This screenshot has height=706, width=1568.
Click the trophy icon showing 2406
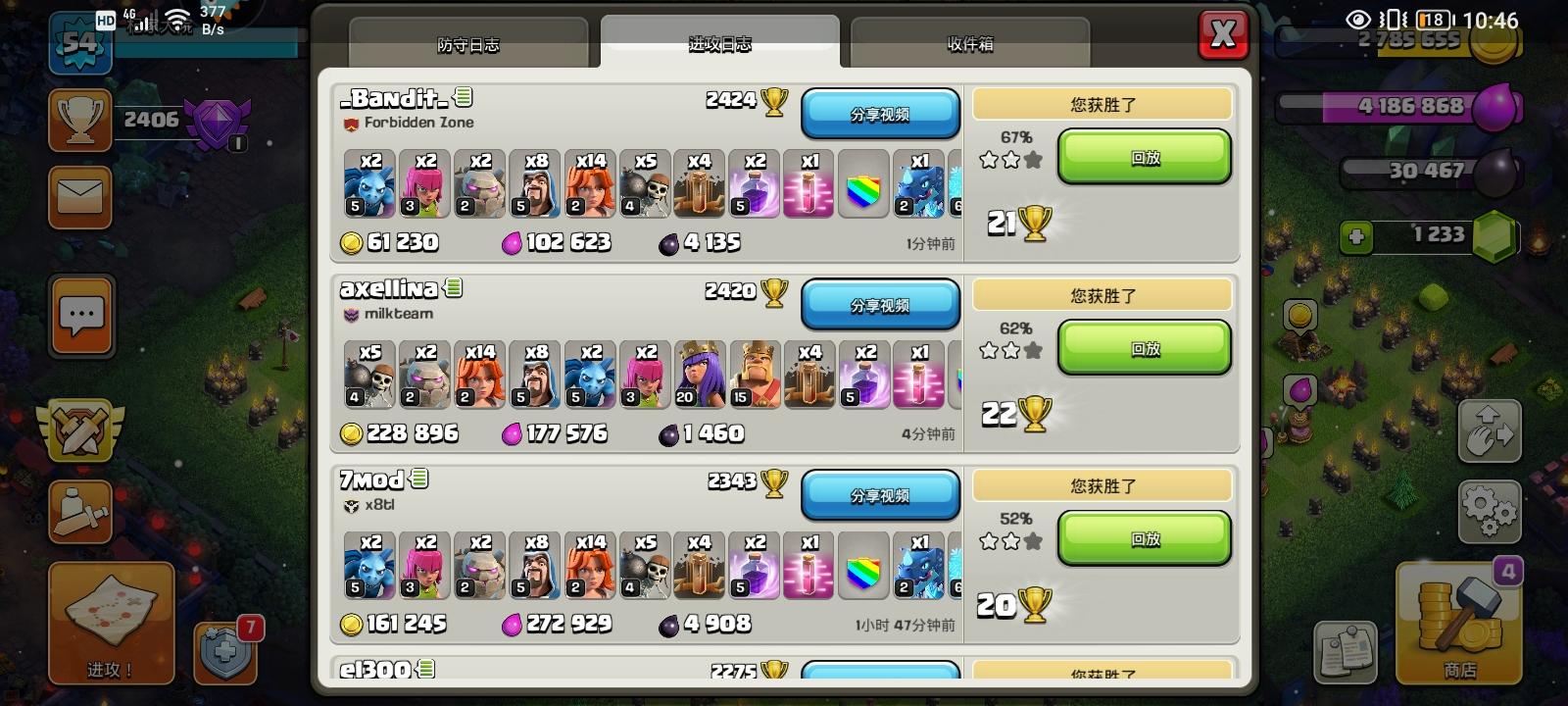tap(80, 120)
